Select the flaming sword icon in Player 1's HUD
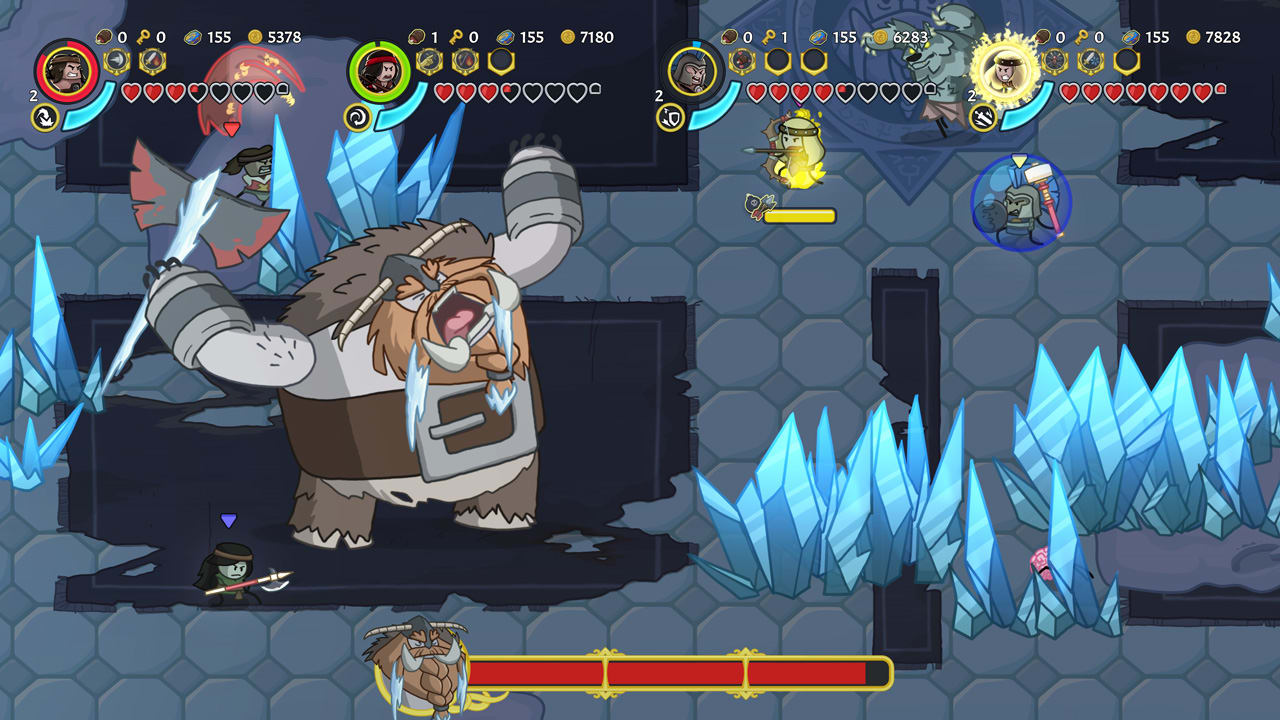Screen dimensions: 1280x720 [x=151, y=60]
